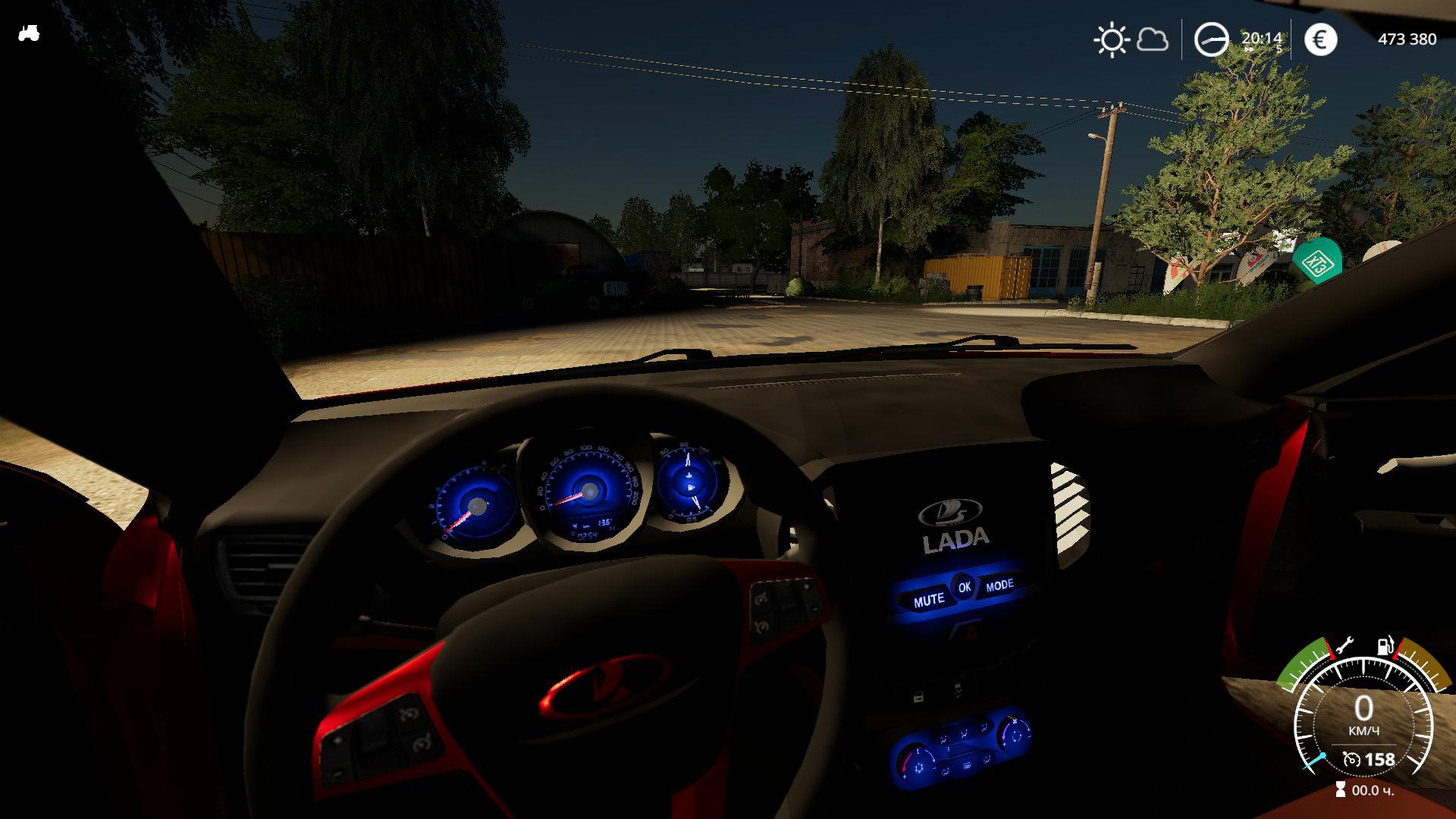This screenshot has height=819, width=1456.
Task: Click the cloud forecast icon
Action: pyautogui.click(x=1152, y=39)
